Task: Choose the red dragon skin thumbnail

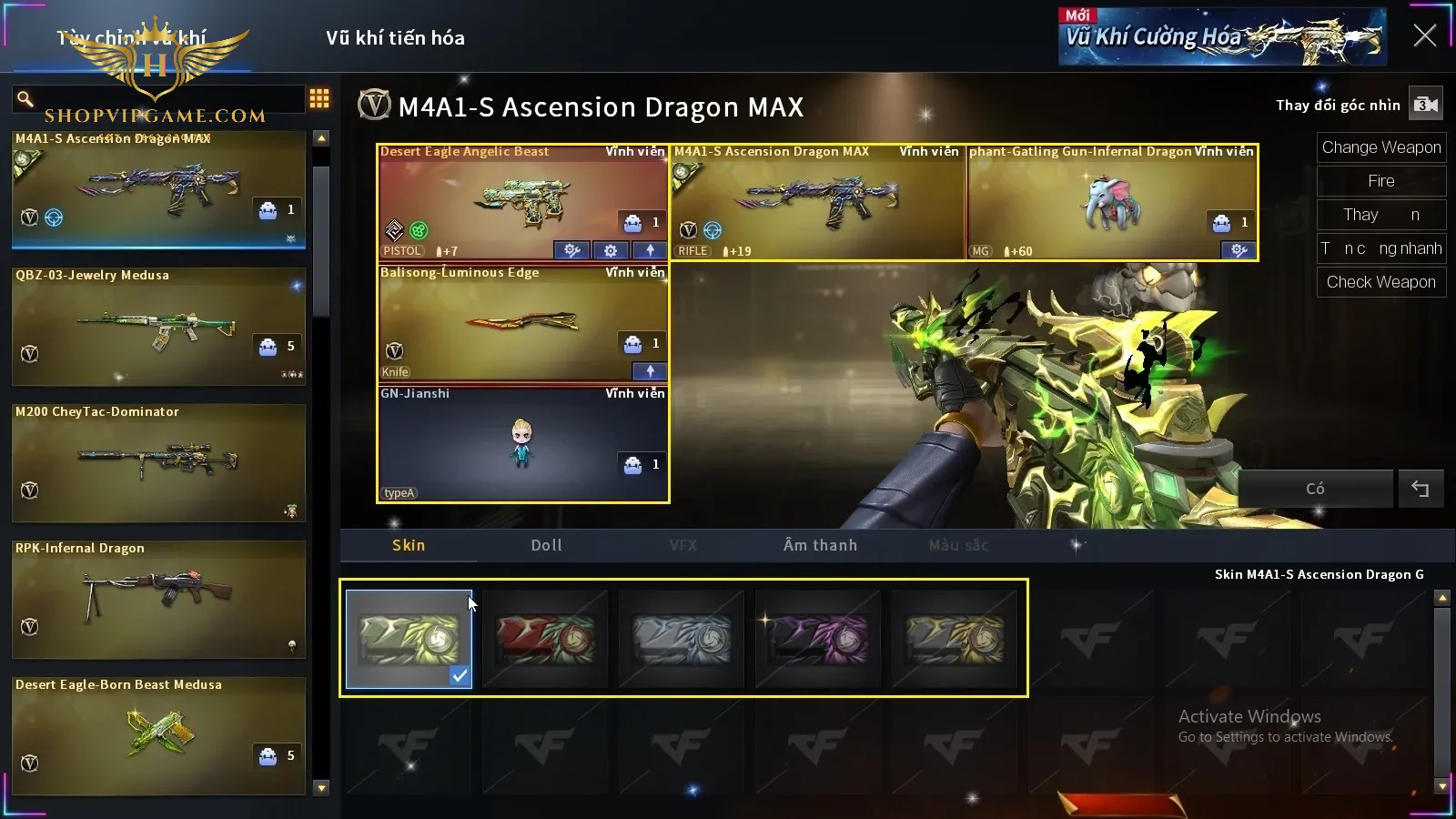Action: point(545,639)
